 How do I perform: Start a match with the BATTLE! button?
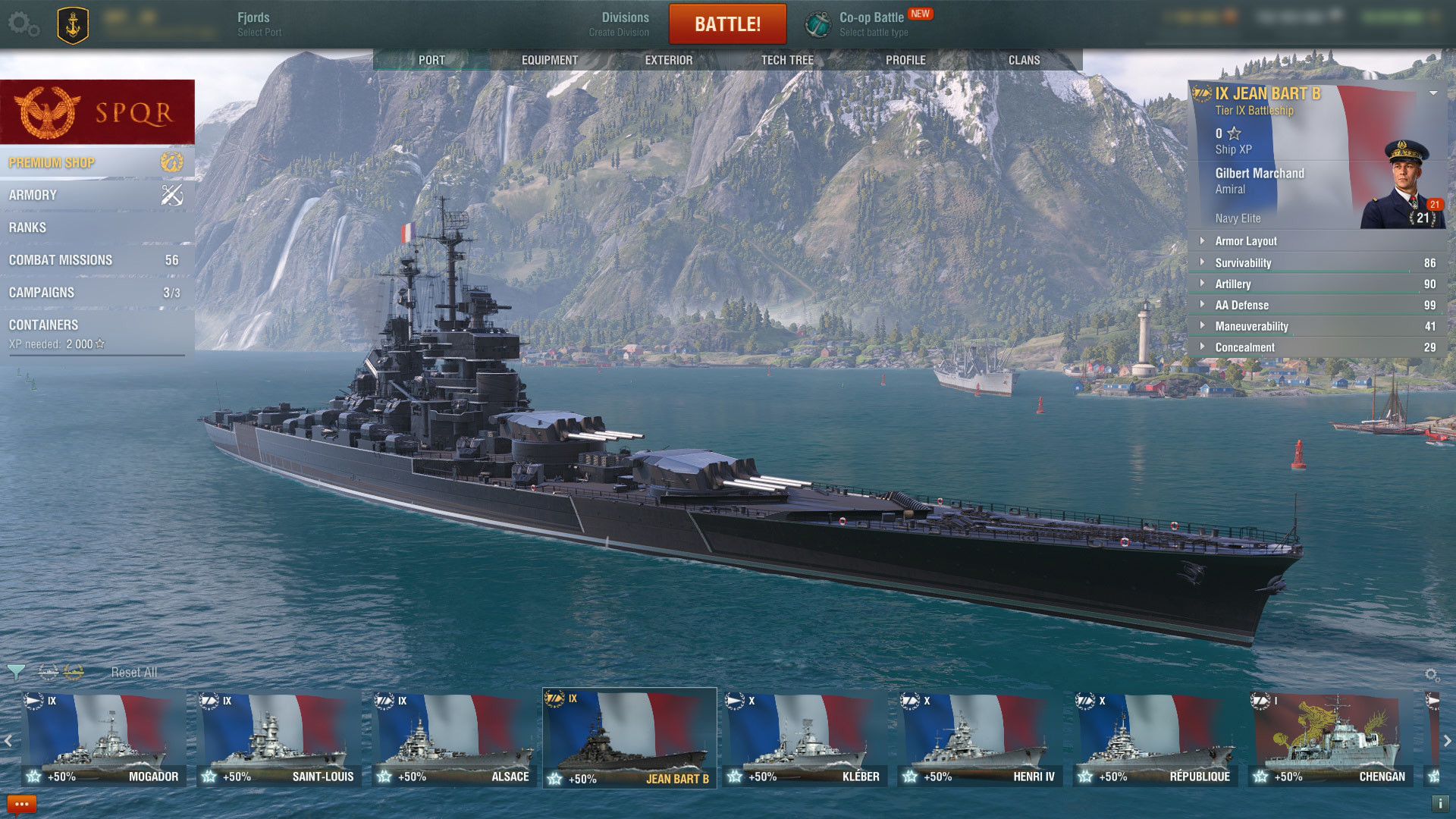[x=727, y=24]
